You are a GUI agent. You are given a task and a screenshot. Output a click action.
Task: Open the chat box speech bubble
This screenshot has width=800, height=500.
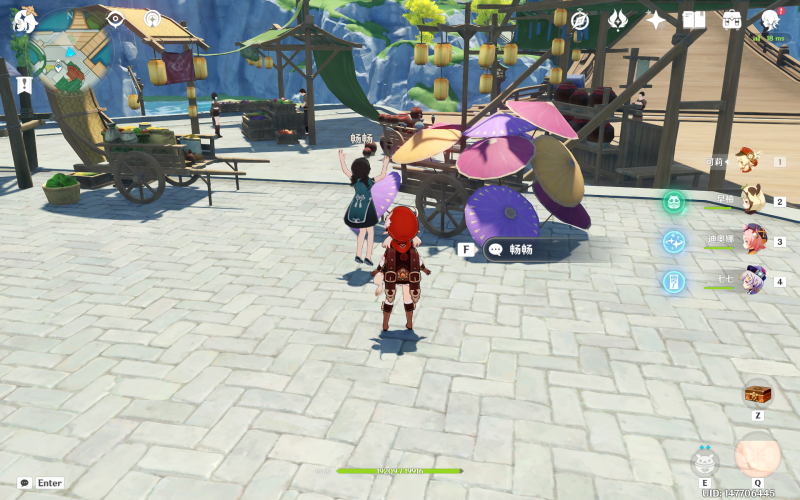(24, 483)
